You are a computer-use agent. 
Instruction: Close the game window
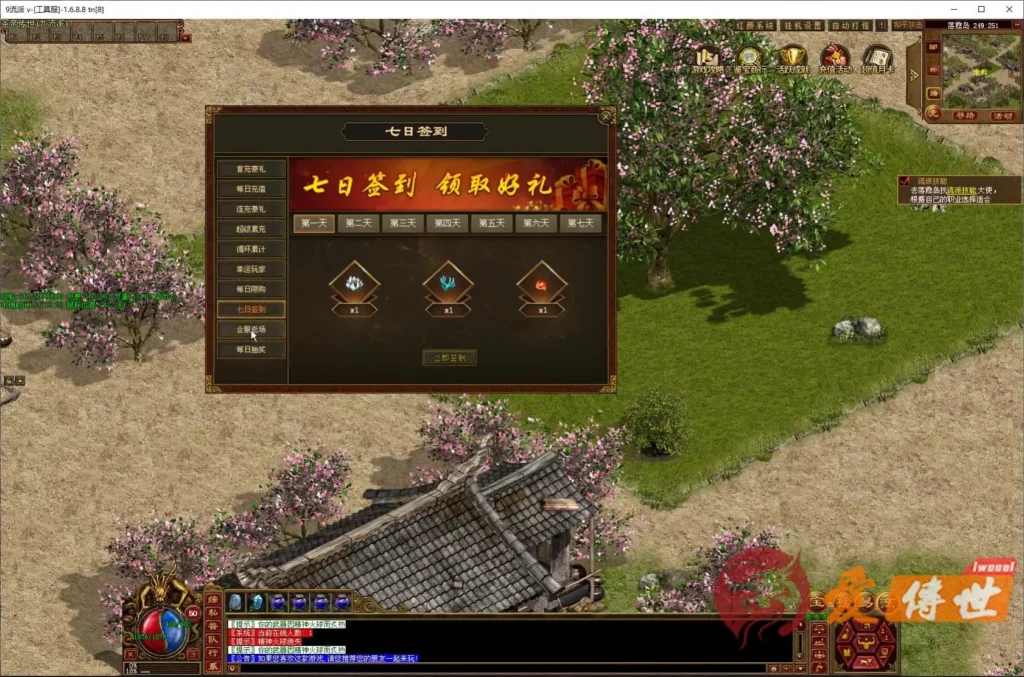(x=1007, y=9)
